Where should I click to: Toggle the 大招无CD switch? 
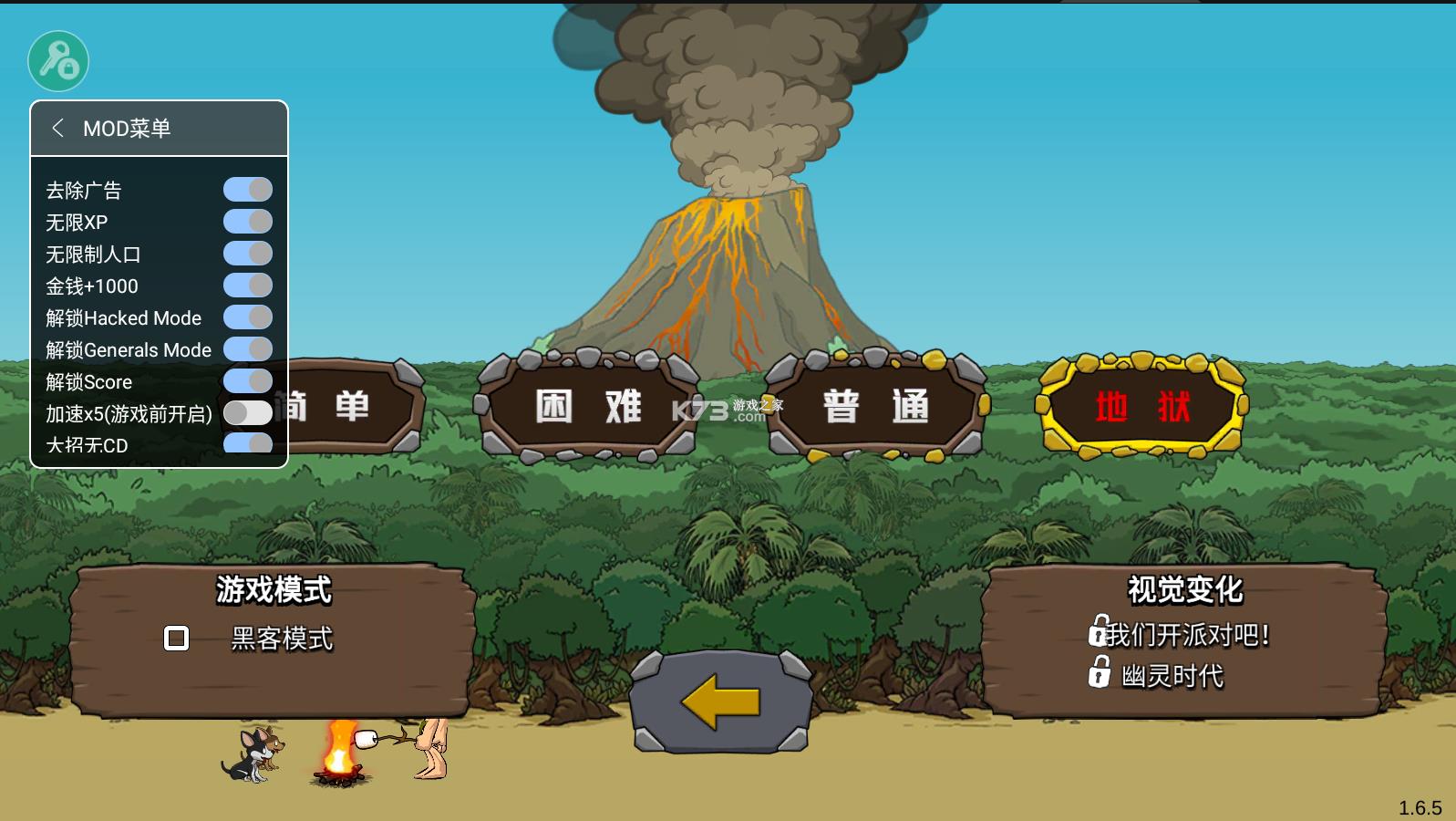tap(248, 443)
